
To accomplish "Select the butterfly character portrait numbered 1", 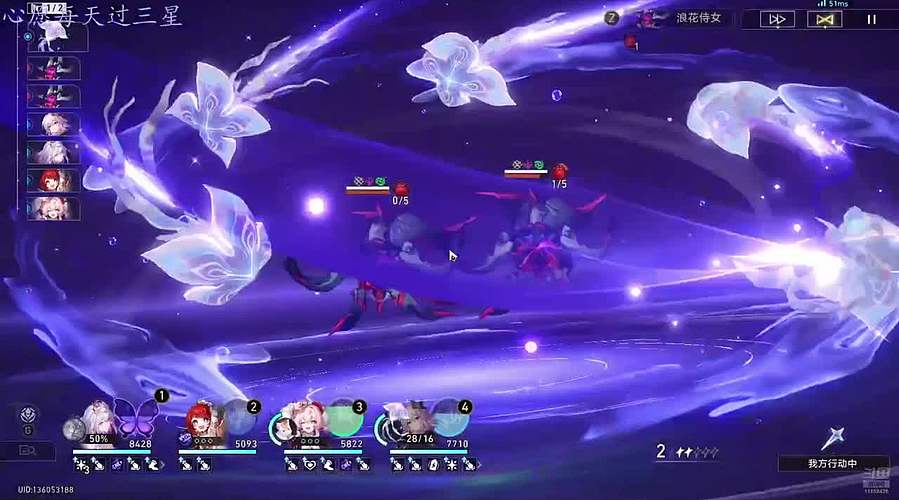I will [x=120, y=419].
